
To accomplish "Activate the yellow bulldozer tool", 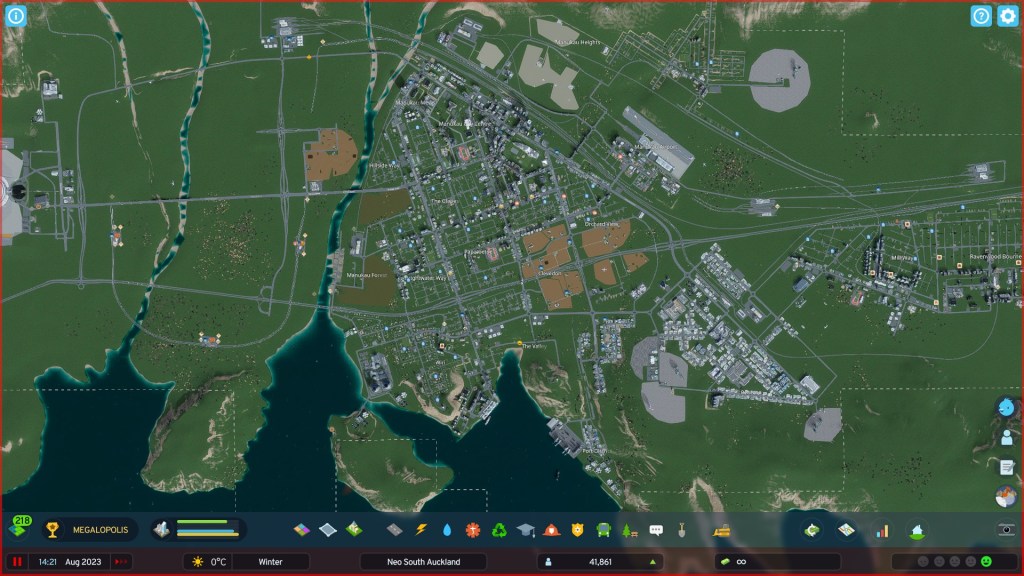I will [x=720, y=529].
